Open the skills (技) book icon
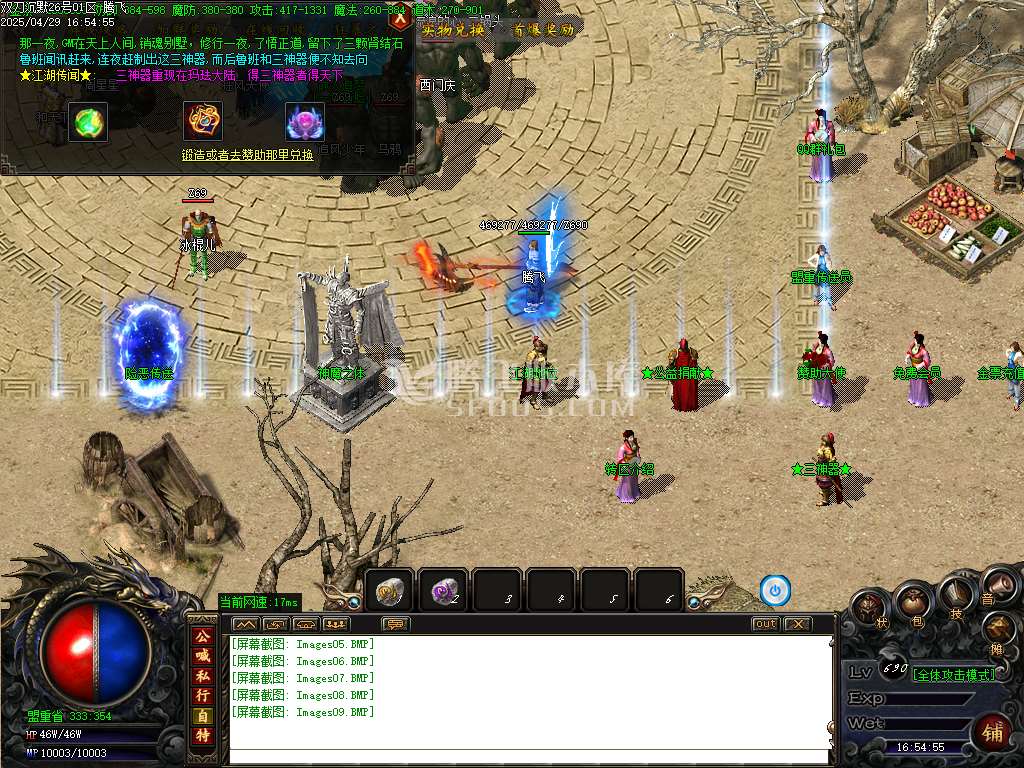 (x=955, y=595)
